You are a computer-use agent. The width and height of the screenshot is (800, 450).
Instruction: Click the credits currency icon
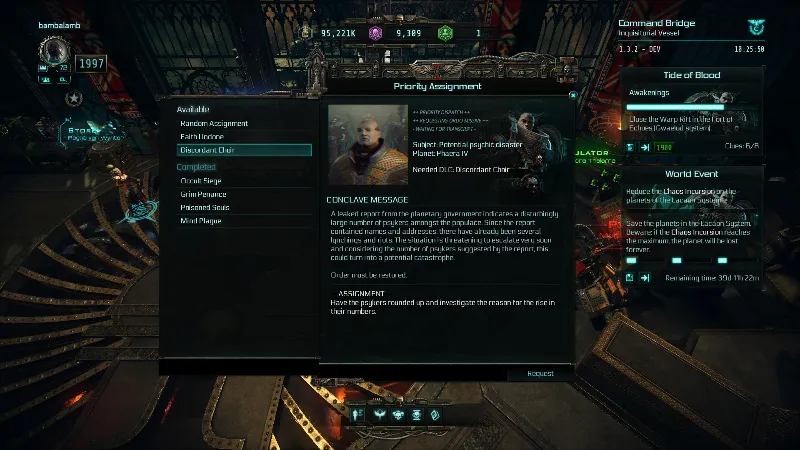point(307,33)
